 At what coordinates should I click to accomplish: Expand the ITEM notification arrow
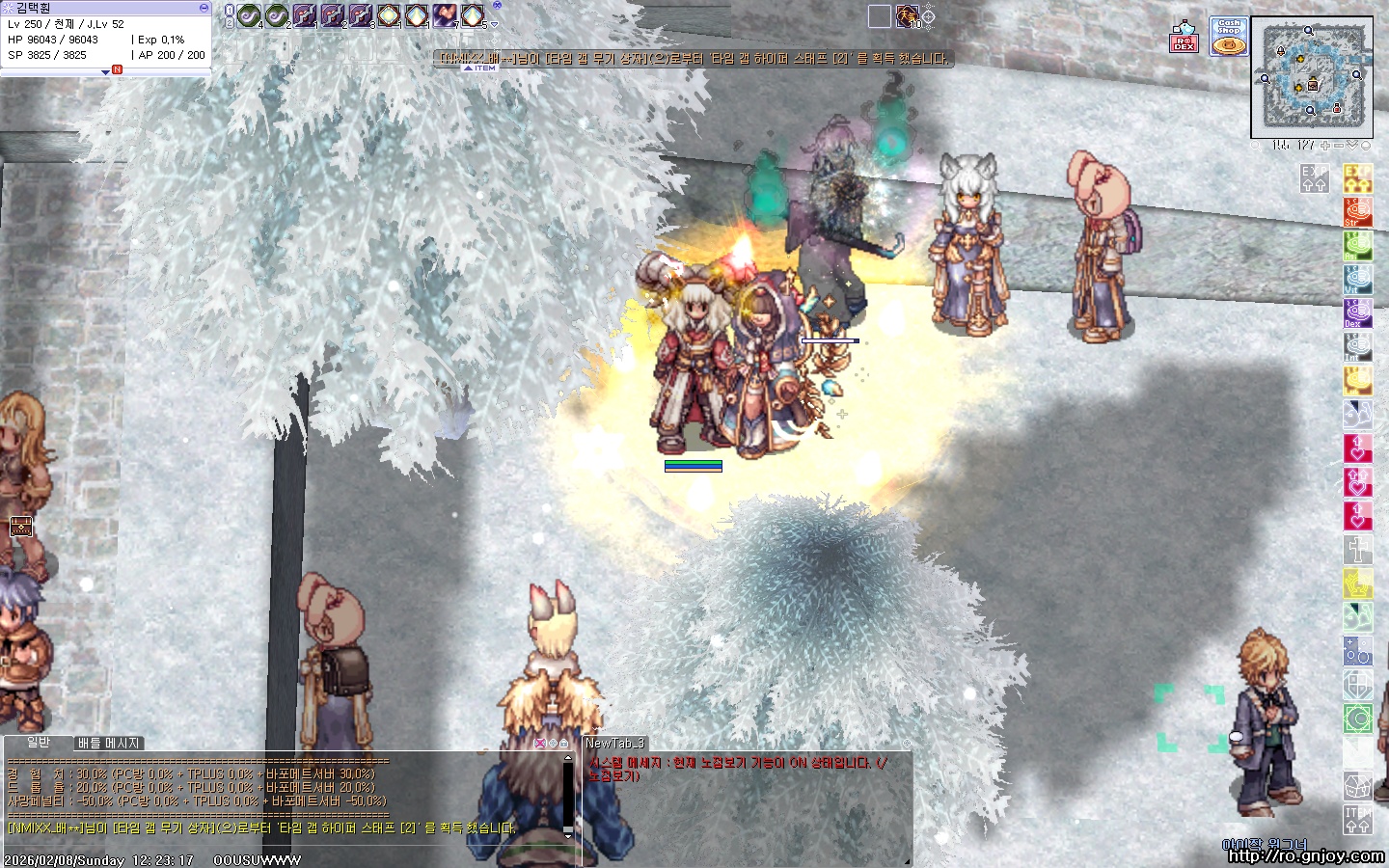click(469, 68)
